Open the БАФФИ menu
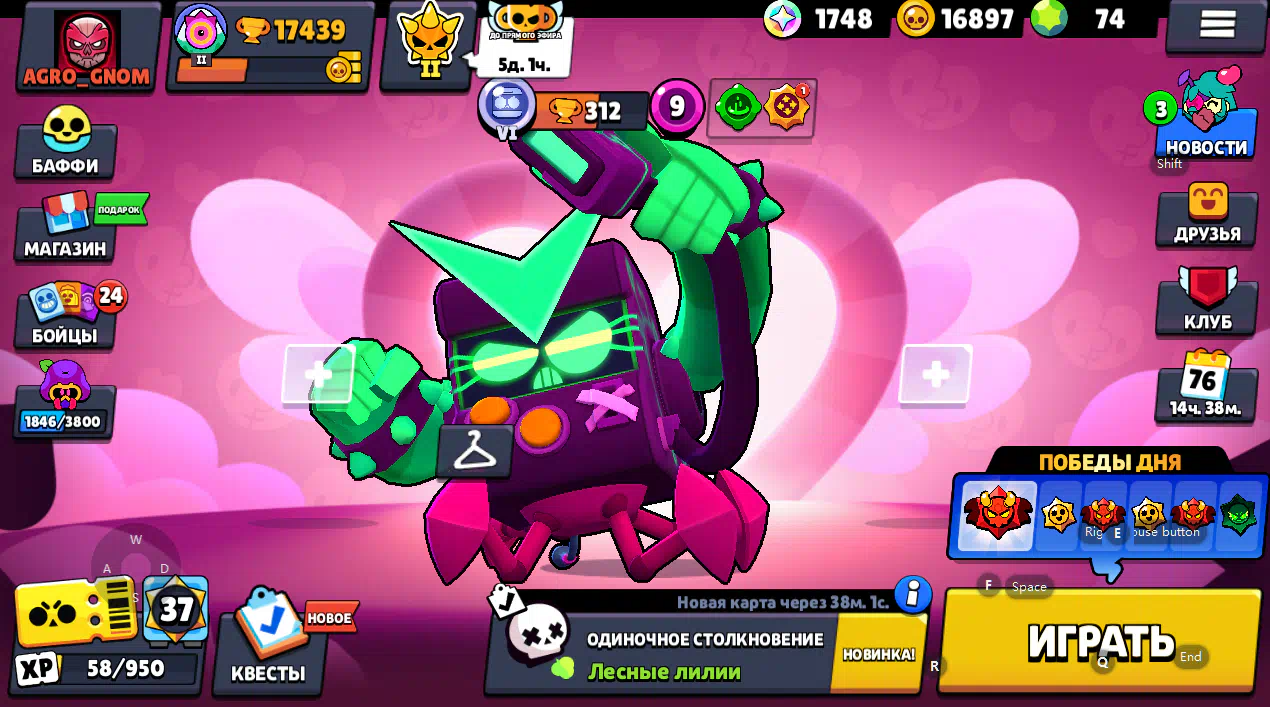 coord(65,143)
